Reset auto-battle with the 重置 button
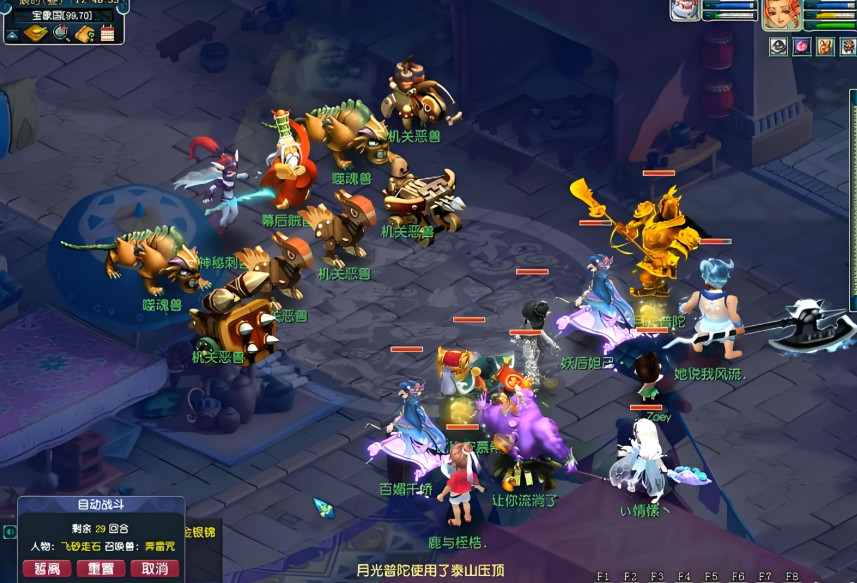The height and width of the screenshot is (583, 857). click(x=100, y=569)
